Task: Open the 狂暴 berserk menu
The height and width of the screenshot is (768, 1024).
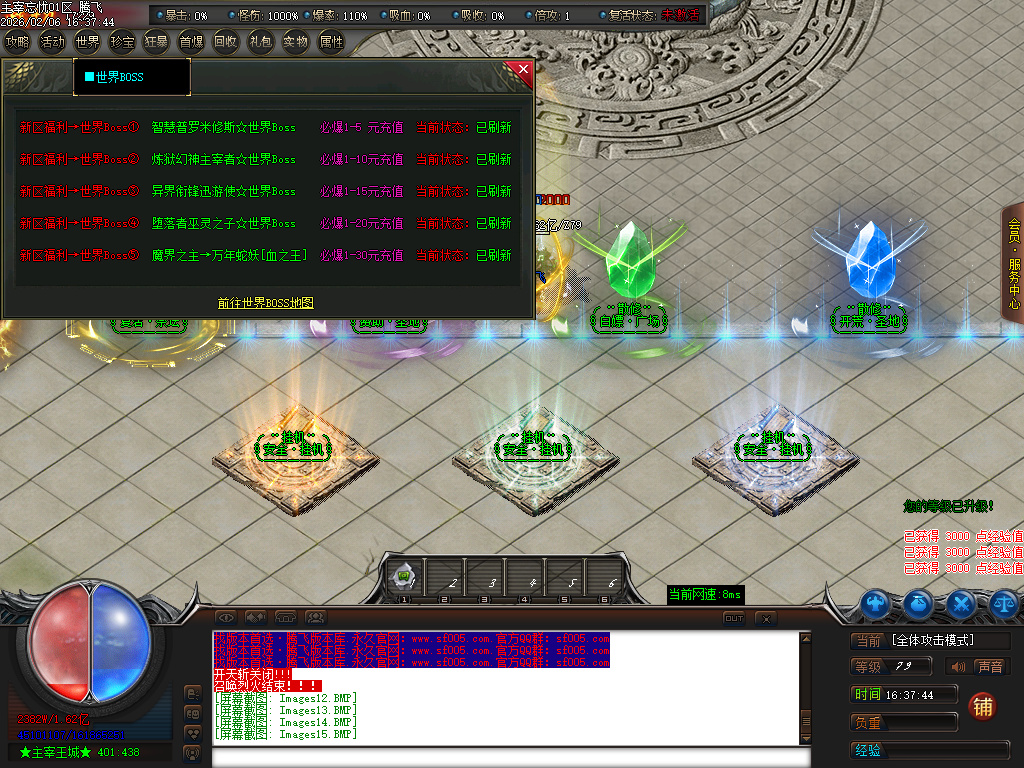Action: tap(156, 42)
